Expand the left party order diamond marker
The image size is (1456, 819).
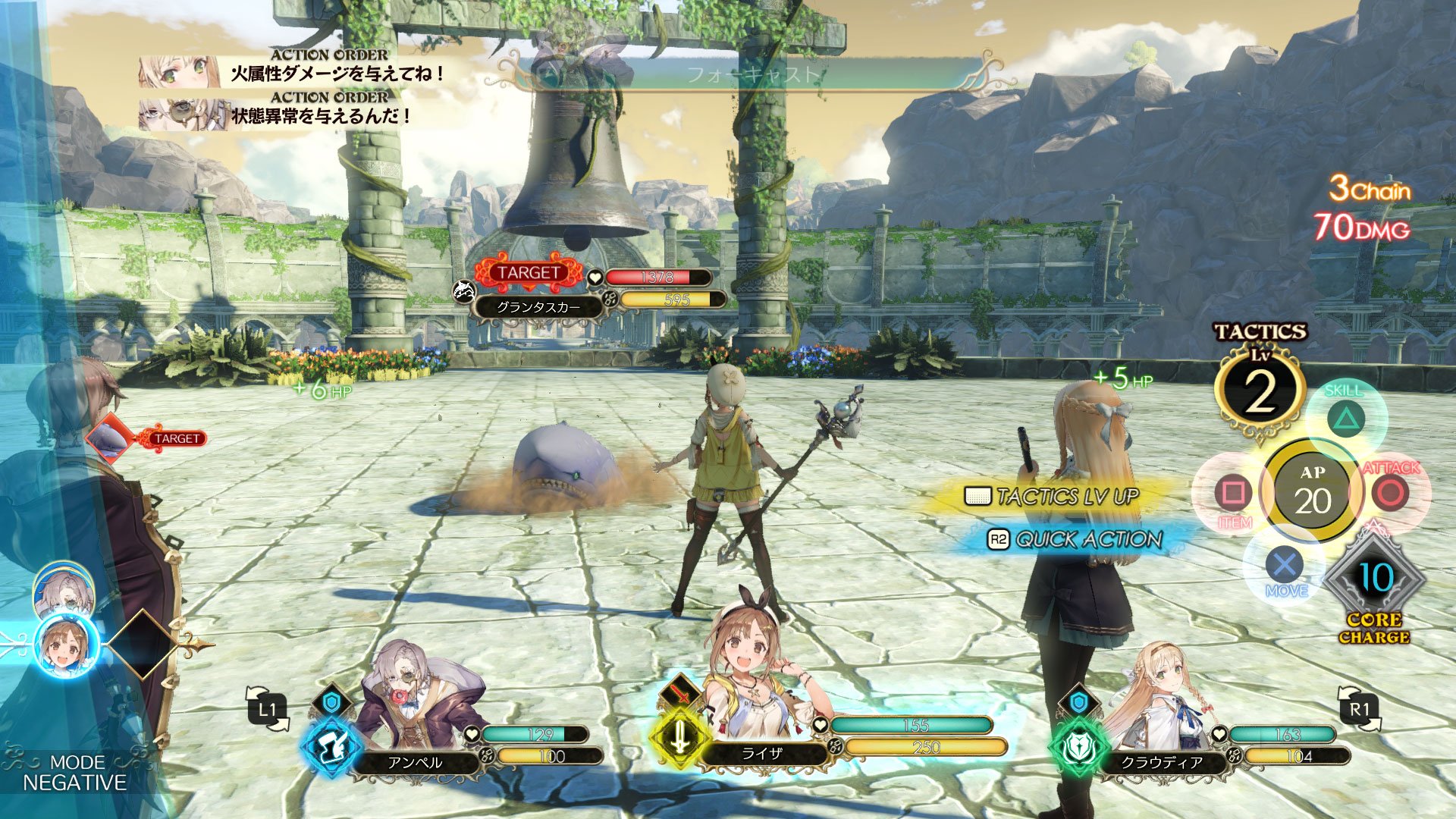[x=142, y=645]
